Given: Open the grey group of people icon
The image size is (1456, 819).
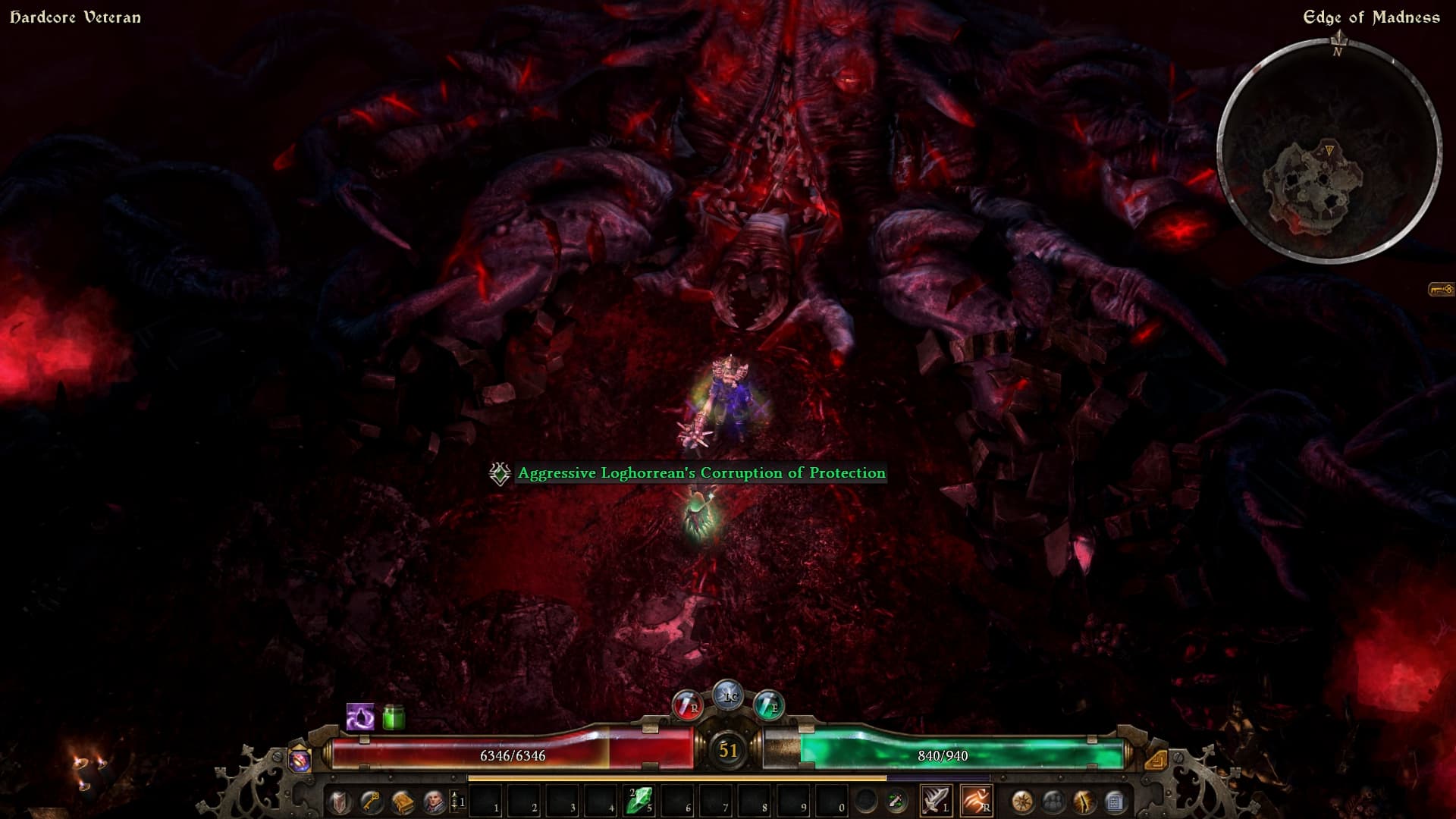Looking at the screenshot, I should click(x=1053, y=801).
